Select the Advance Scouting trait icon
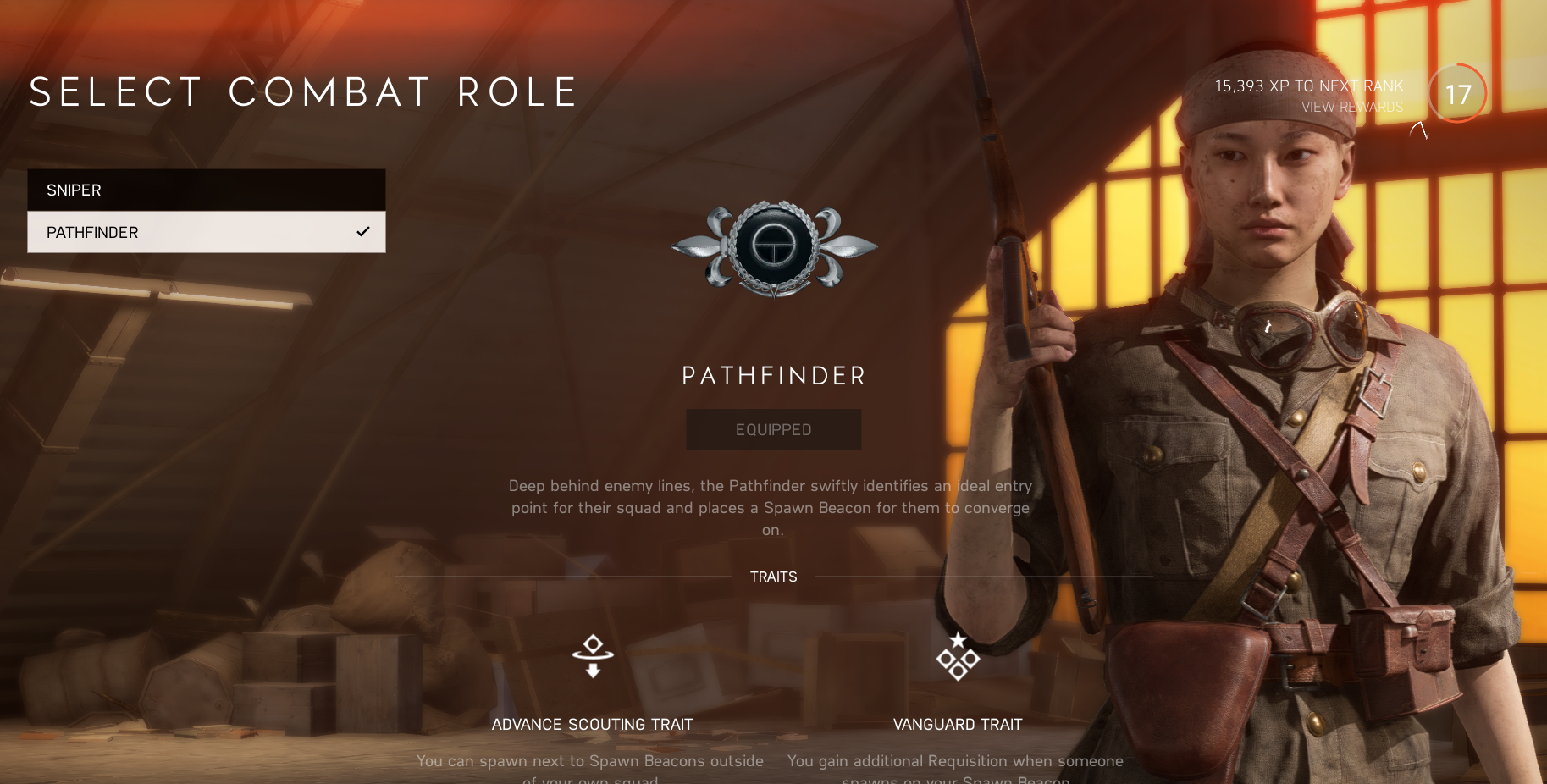The height and width of the screenshot is (784, 1547). coord(593,656)
